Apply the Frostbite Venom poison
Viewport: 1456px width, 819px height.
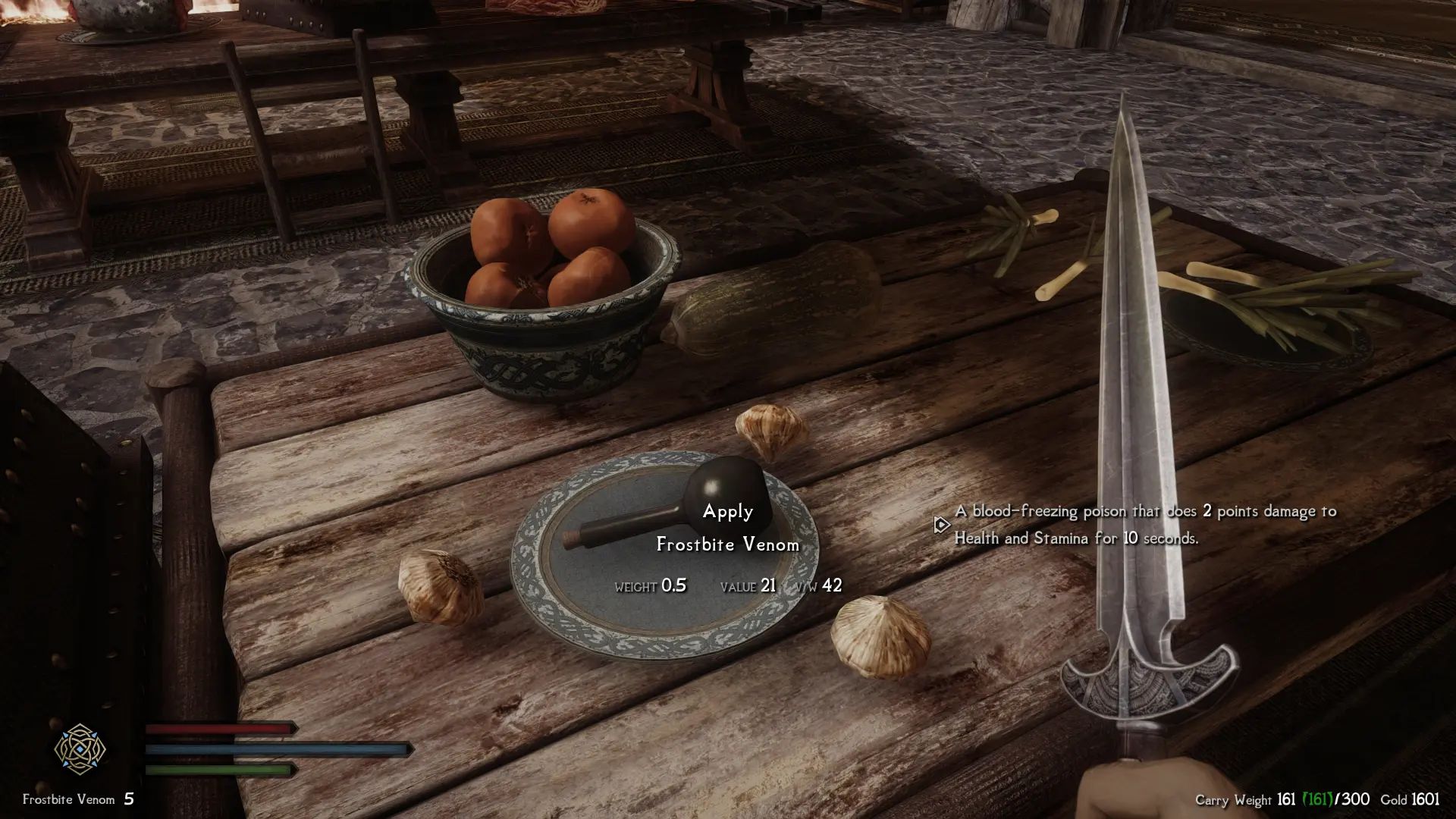(726, 512)
